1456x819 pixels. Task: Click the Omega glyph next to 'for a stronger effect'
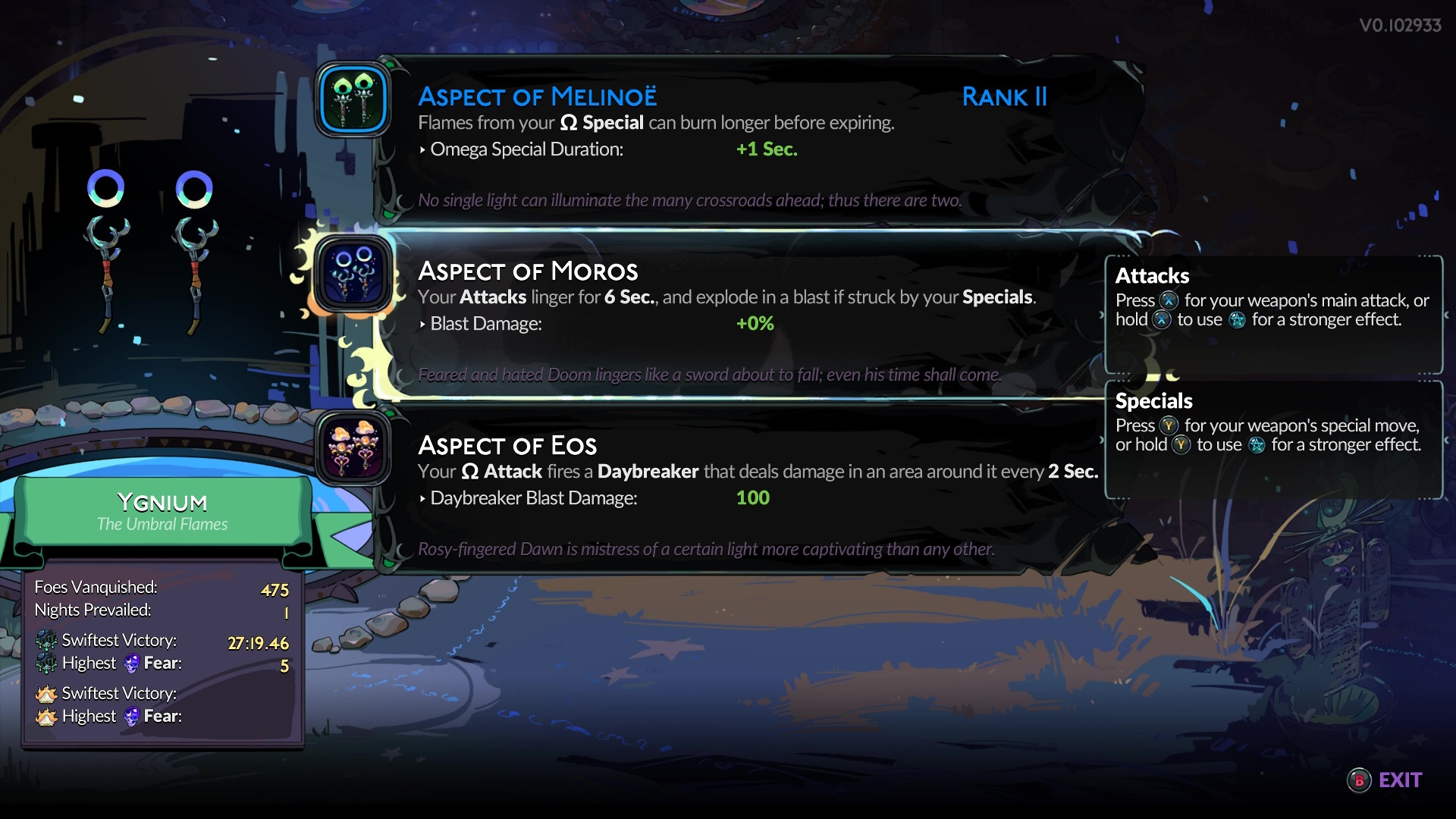1237,320
